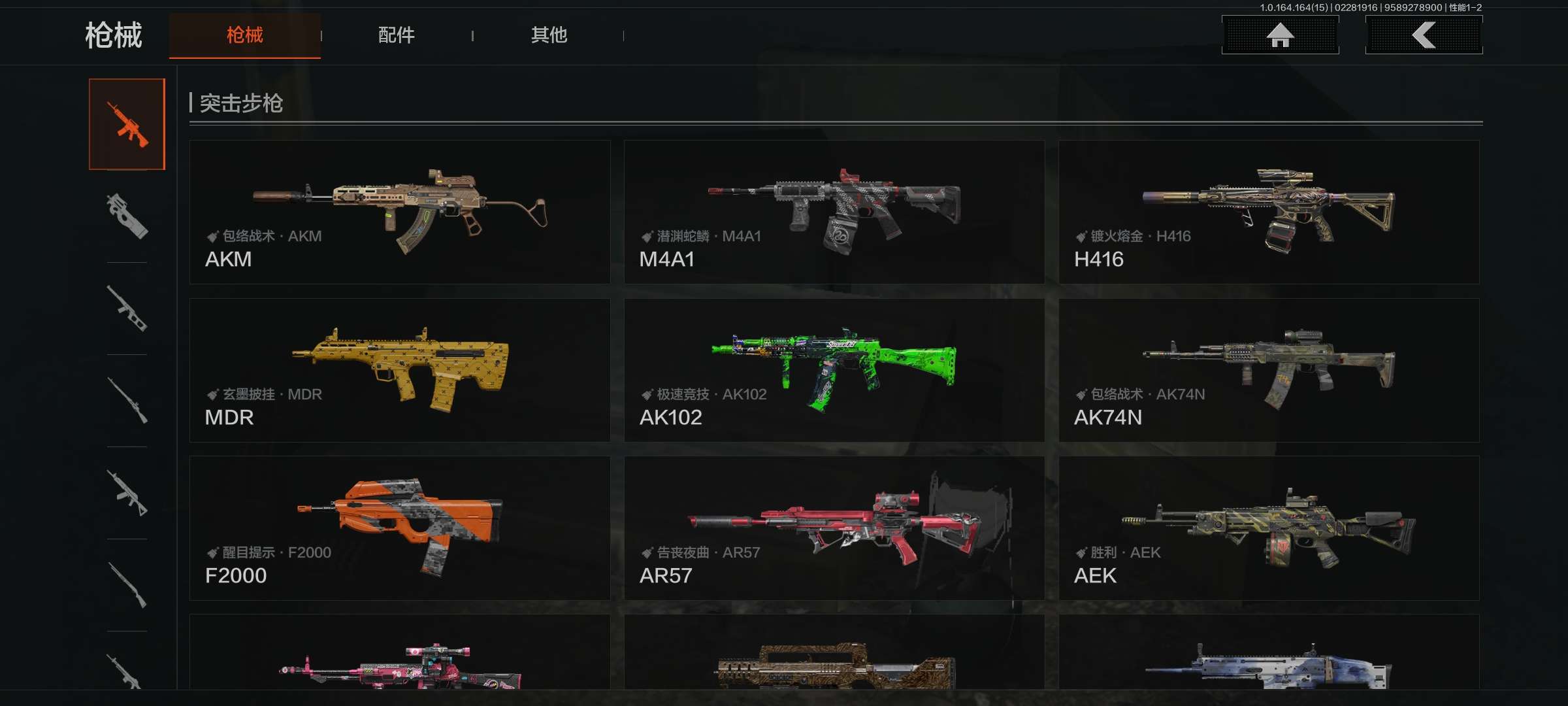
Task: Go to the home screen
Action: [1280, 35]
